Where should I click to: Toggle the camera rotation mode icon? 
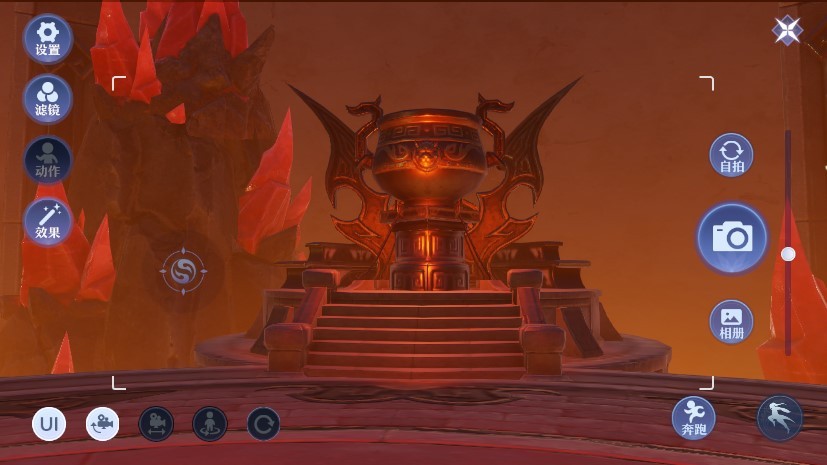click(x=102, y=424)
